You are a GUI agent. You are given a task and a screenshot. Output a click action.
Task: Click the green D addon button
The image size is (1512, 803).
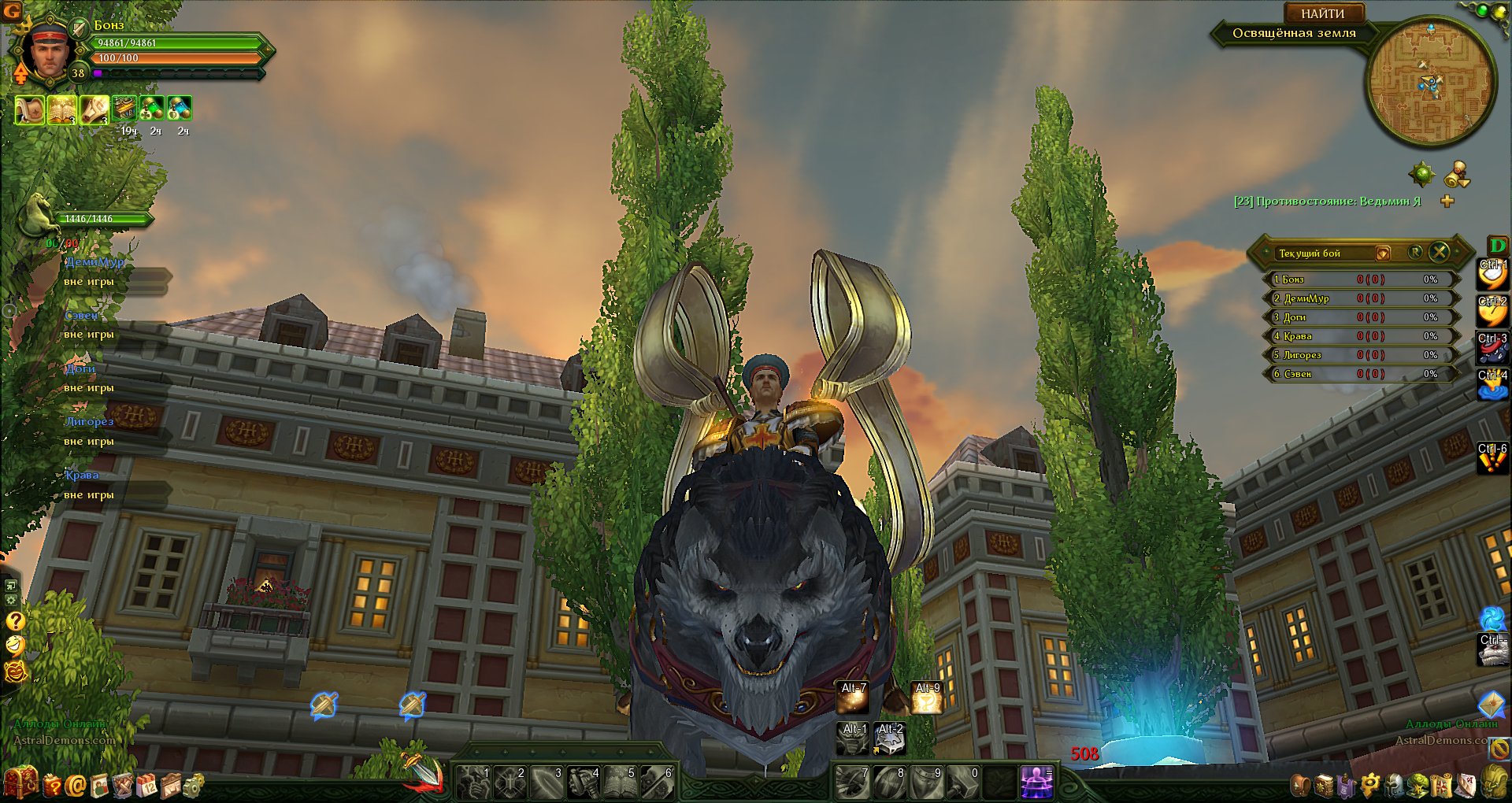tap(1497, 245)
